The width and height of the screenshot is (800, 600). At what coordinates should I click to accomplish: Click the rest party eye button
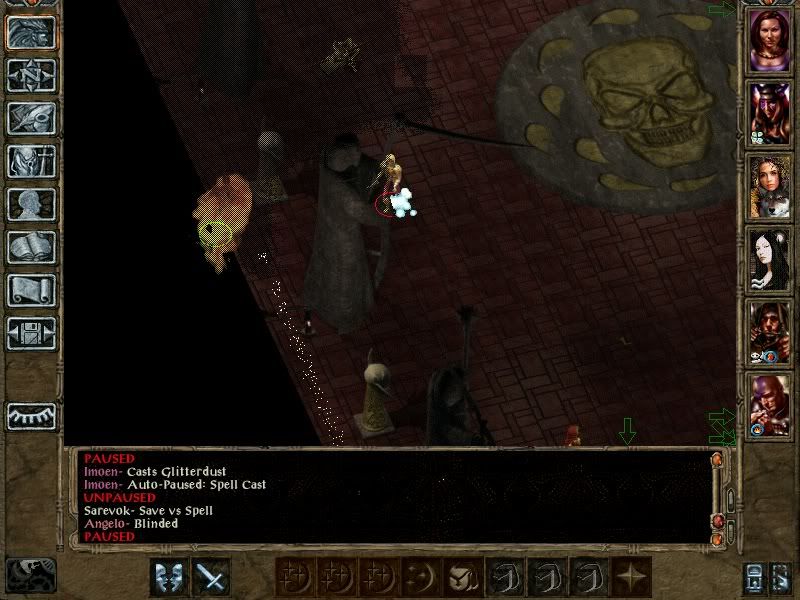(31, 415)
